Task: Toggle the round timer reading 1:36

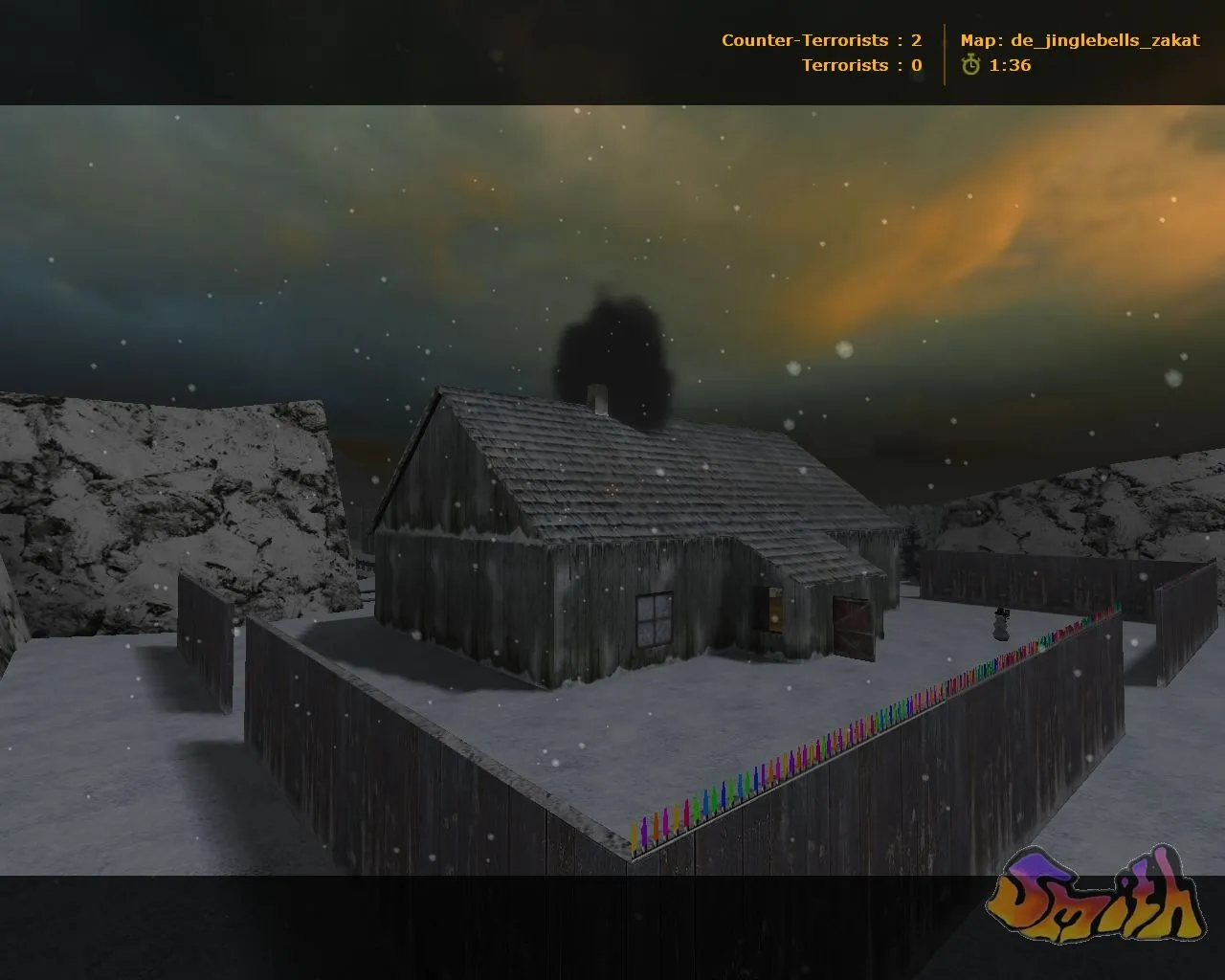Action: pos(1012,66)
